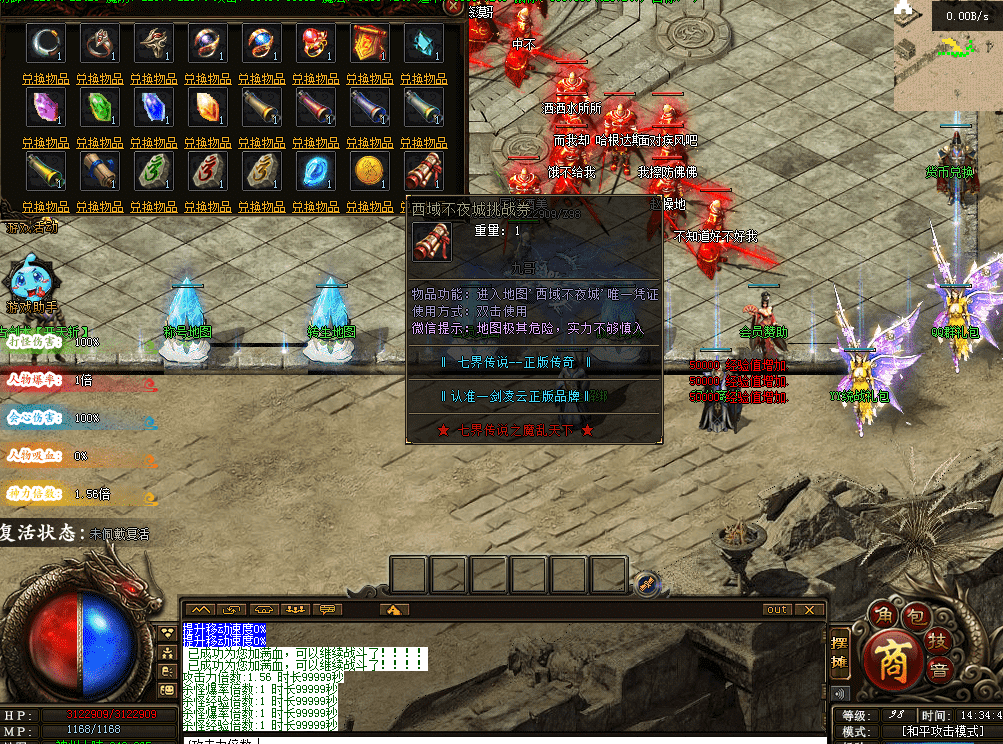The width and height of the screenshot is (1003, 744).
Task: Close the chat window with X
Action: click(809, 609)
